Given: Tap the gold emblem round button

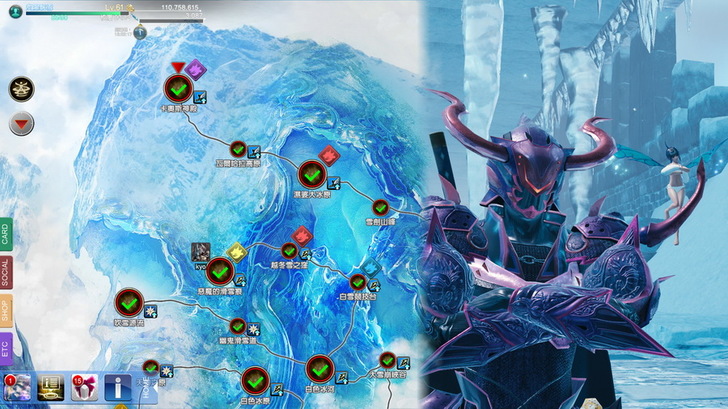Looking at the screenshot, I should pos(21,88).
